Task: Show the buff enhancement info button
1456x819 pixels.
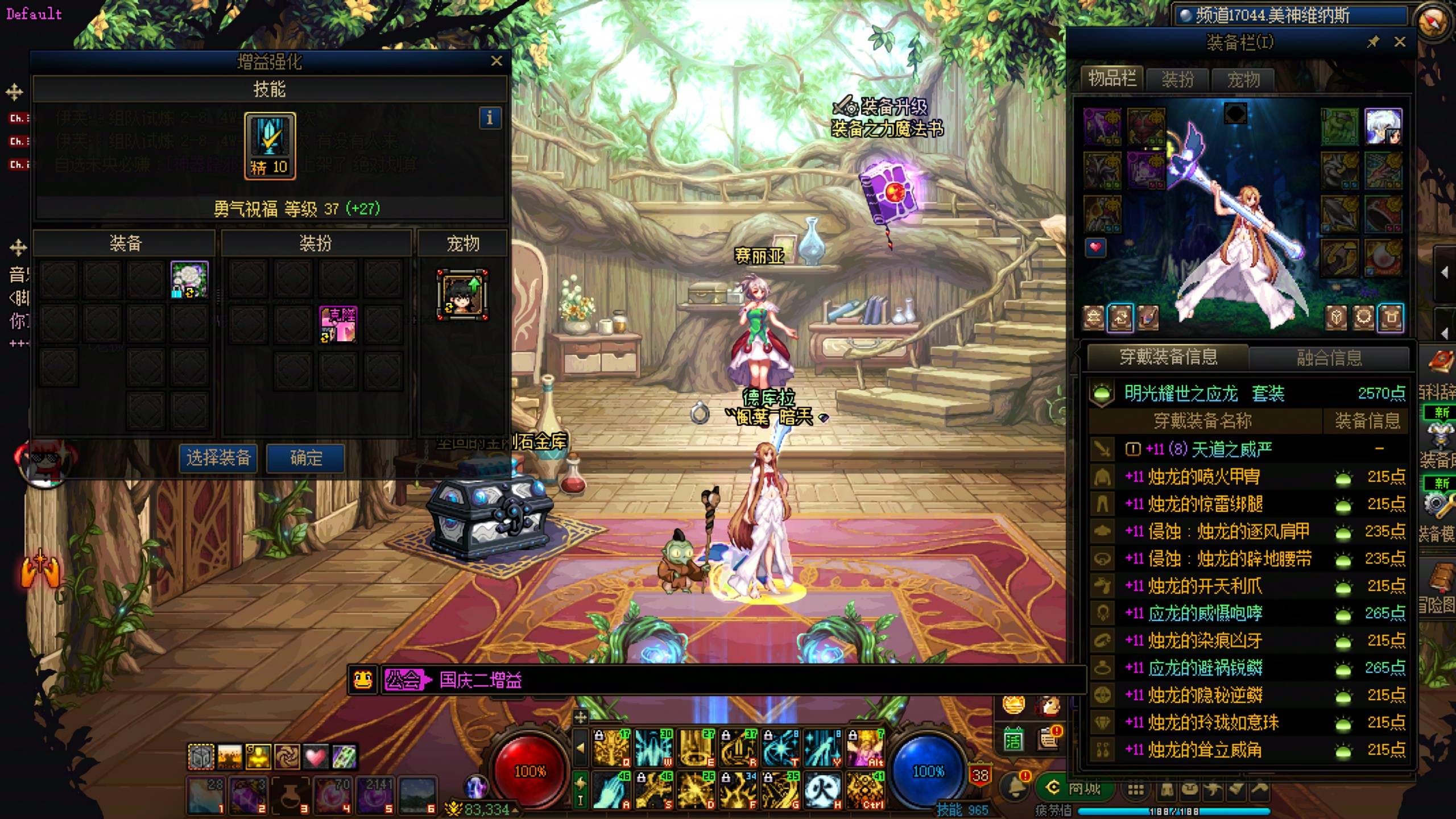Action: pyautogui.click(x=490, y=118)
